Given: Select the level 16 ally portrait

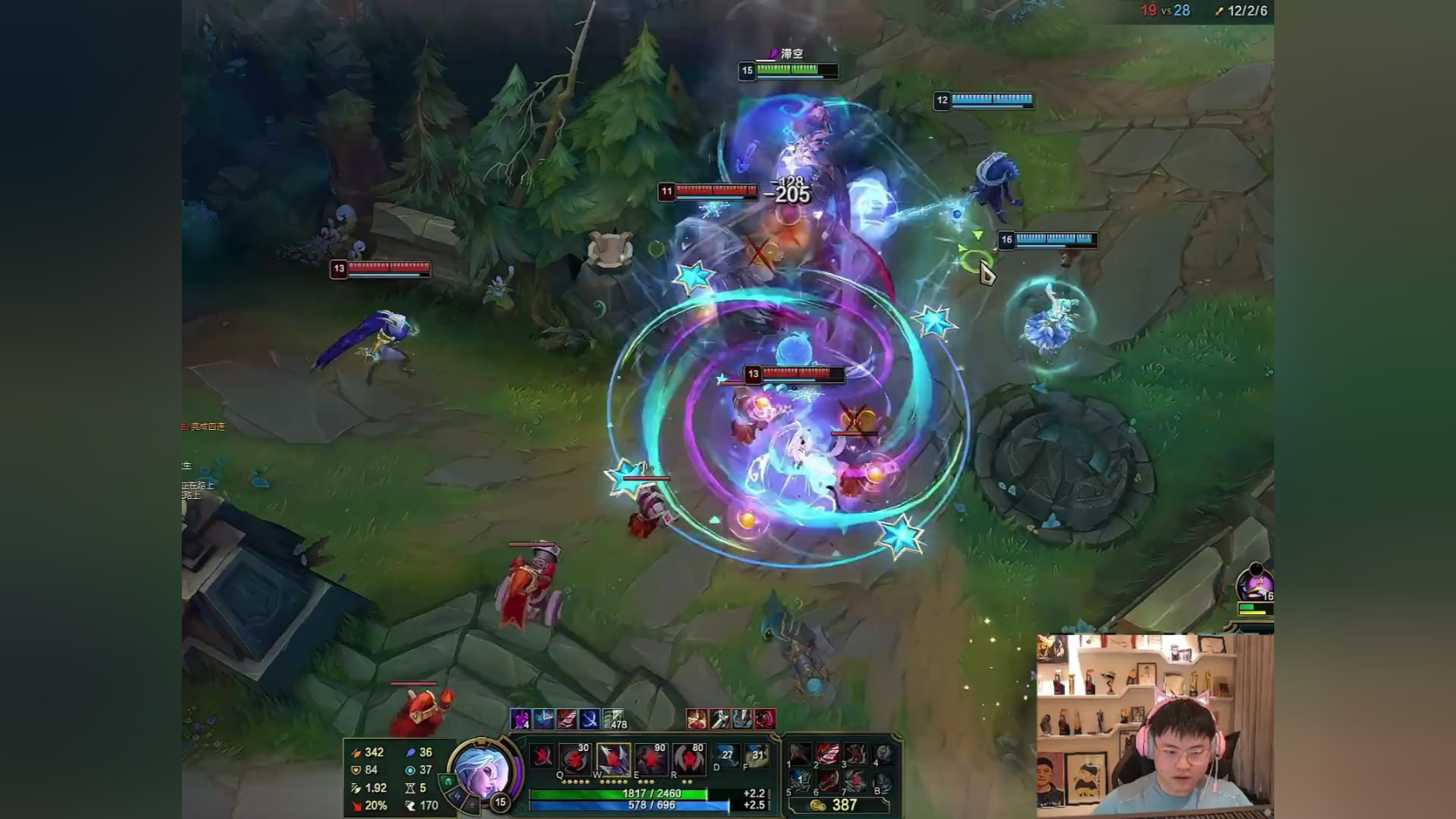Looking at the screenshot, I should pyautogui.click(x=1254, y=587).
